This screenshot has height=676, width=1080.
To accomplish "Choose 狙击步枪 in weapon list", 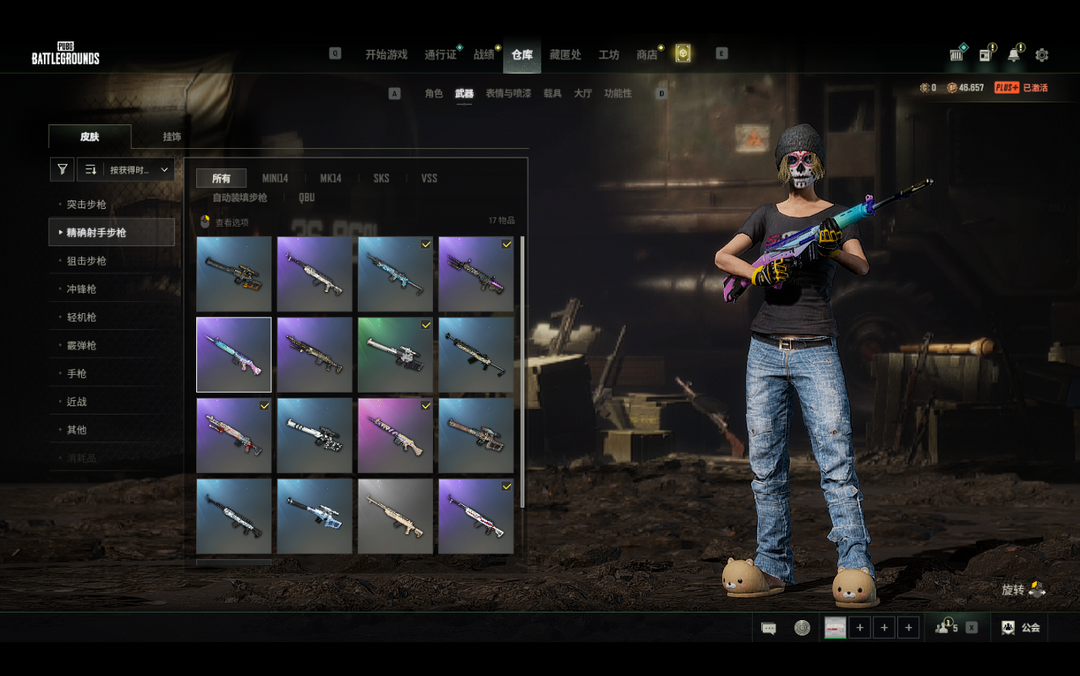I will pos(86,261).
